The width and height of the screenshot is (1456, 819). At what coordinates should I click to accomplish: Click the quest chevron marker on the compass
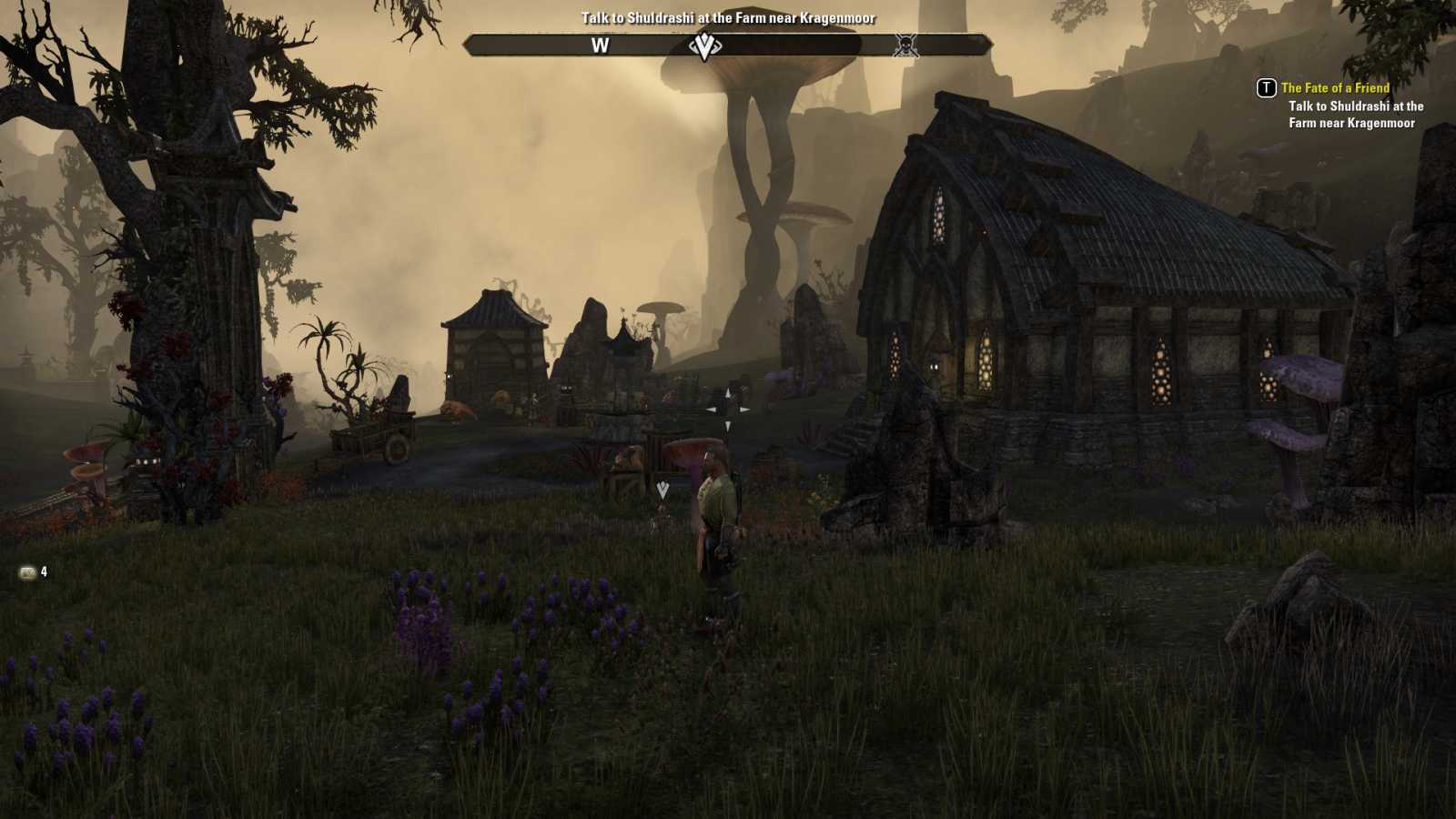point(703,45)
